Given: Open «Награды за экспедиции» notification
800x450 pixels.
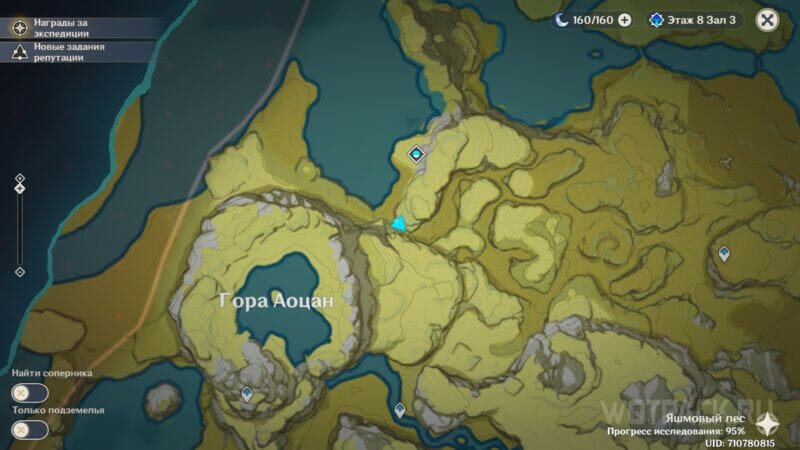Looking at the screenshot, I should point(60,27).
